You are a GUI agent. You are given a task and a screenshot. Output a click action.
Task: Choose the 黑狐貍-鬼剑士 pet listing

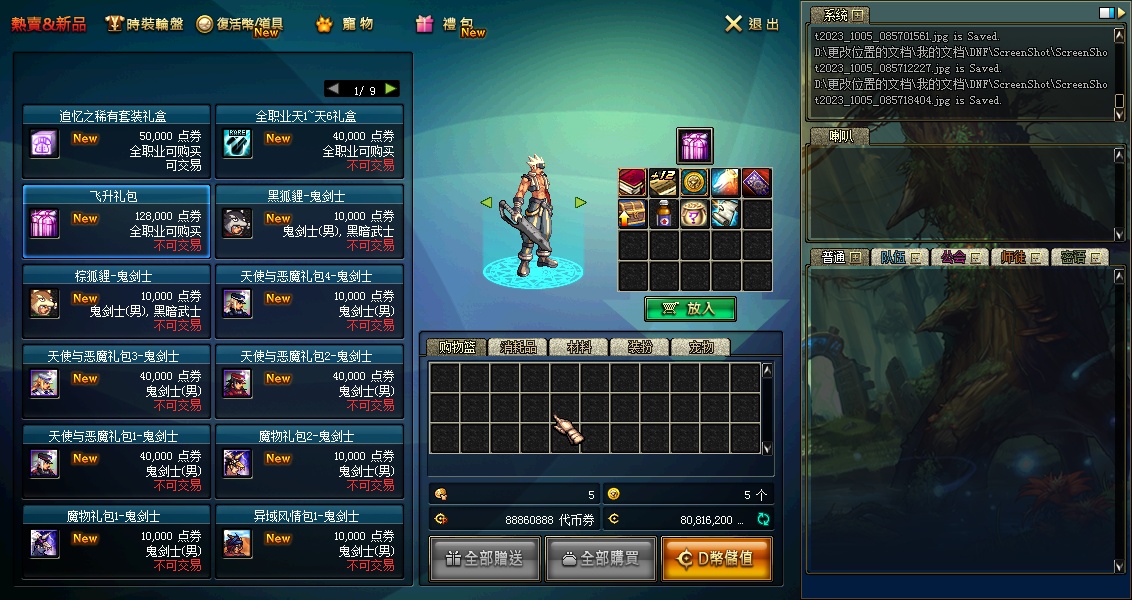click(309, 220)
